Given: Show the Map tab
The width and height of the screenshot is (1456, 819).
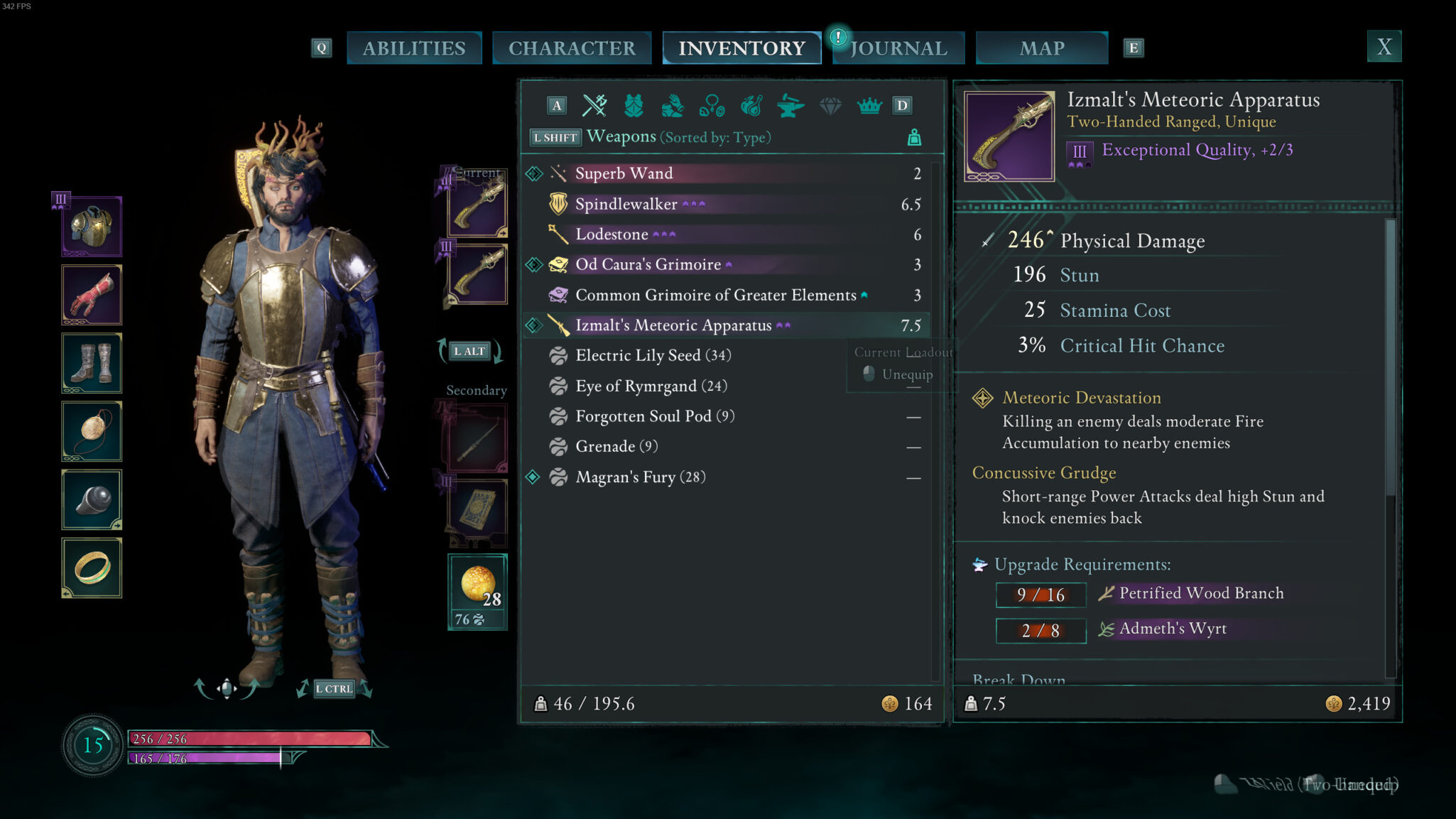Looking at the screenshot, I should (1041, 48).
